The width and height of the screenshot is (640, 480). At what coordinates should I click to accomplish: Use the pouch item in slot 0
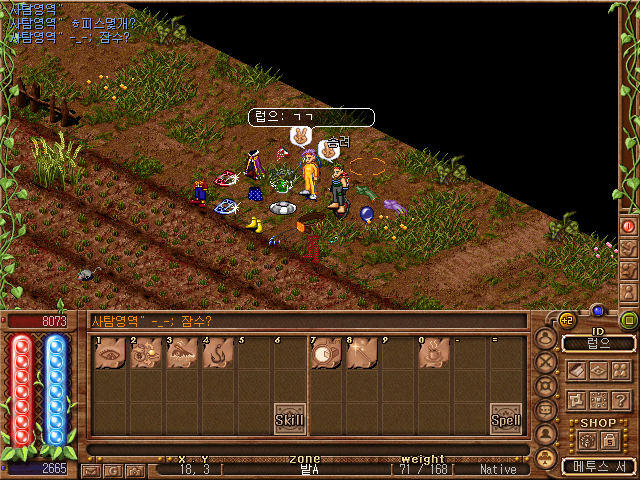433,354
